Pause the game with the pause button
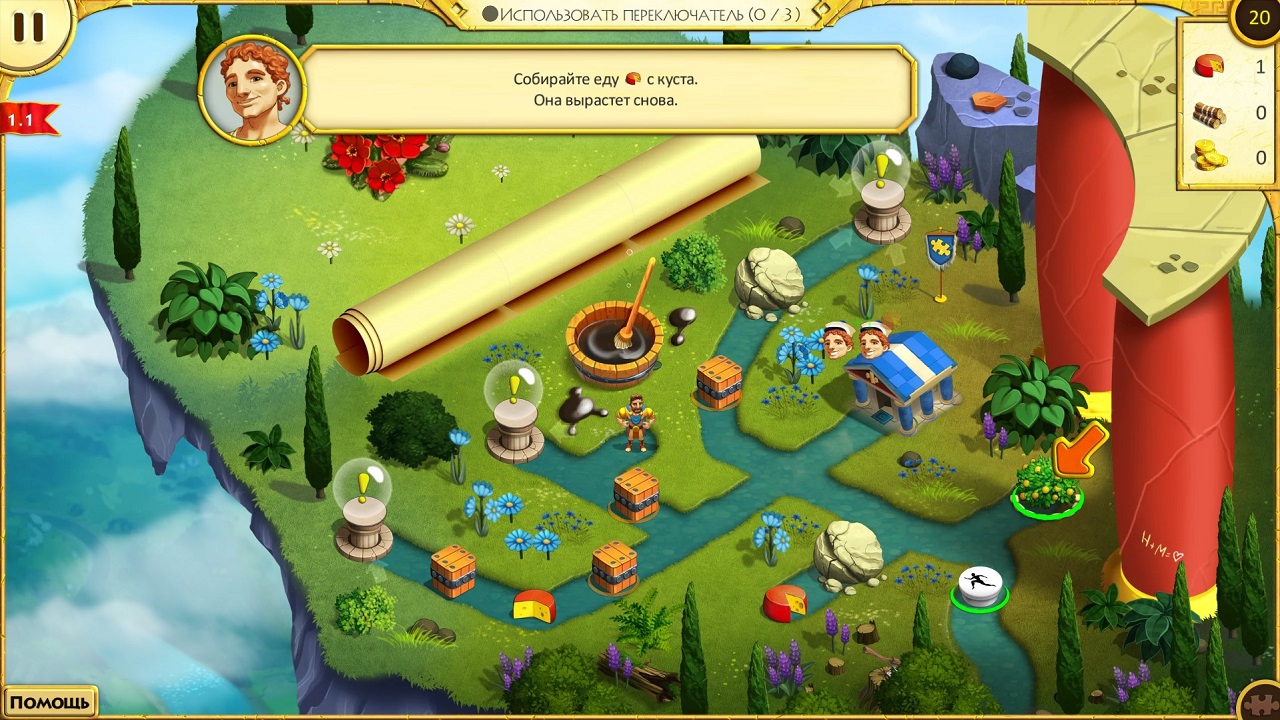This screenshot has width=1280, height=720. click(29, 28)
